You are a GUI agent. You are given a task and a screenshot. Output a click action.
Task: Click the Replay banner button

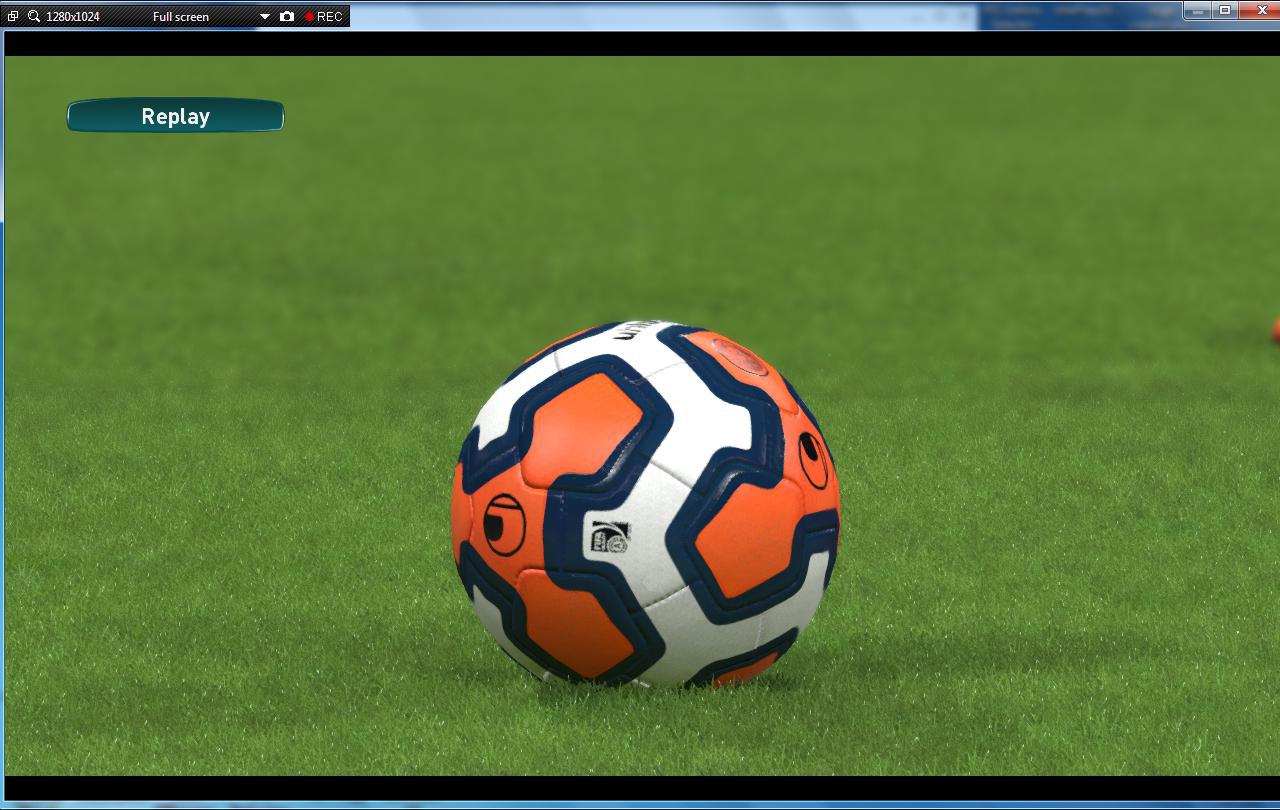click(x=175, y=116)
